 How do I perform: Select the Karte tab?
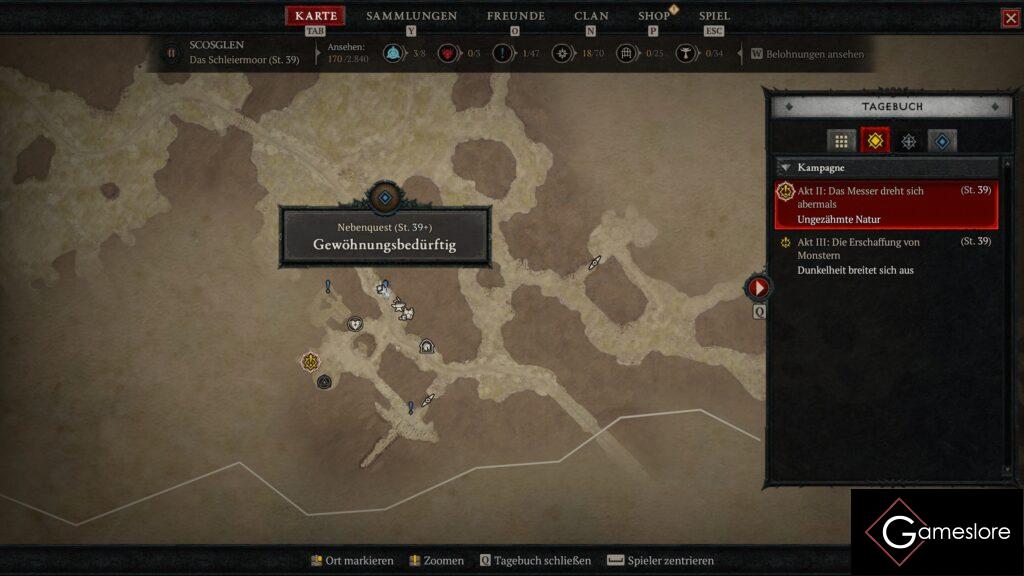316,16
